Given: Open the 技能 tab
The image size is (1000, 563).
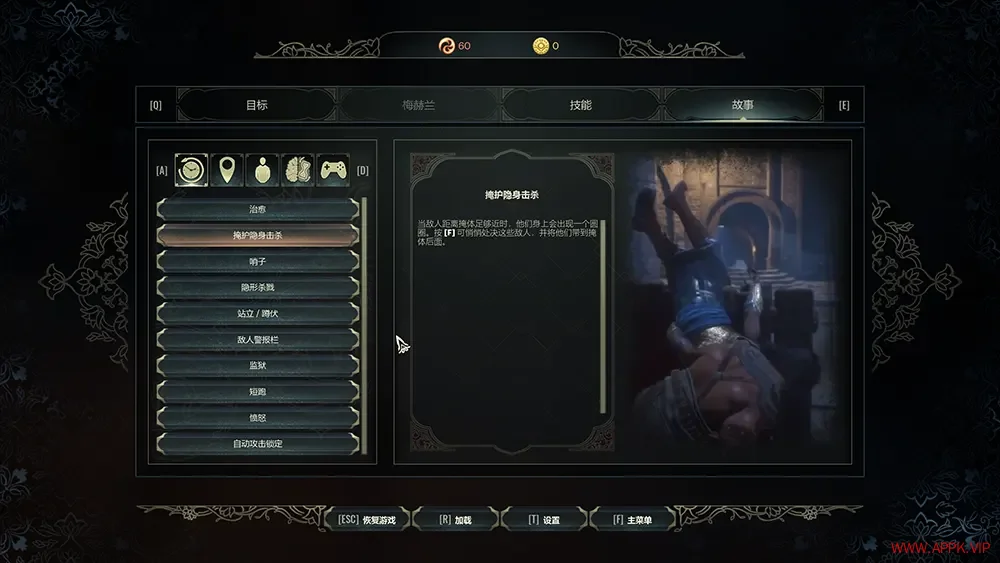Looking at the screenshot, I should coord(580,105).
